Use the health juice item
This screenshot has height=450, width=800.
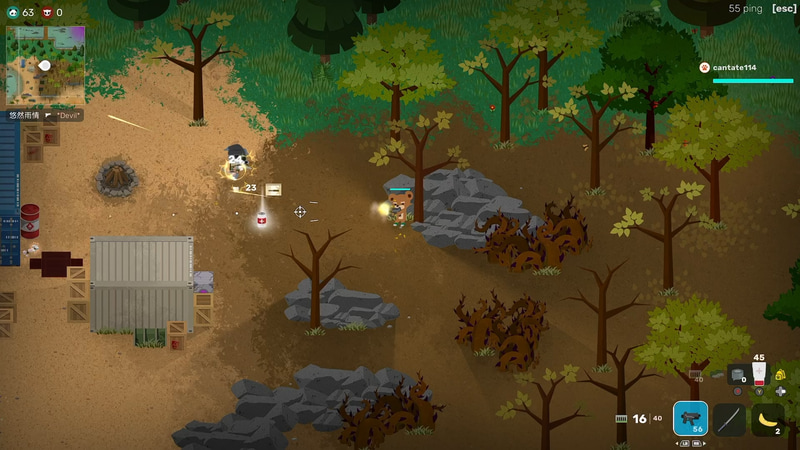(759, 375)
